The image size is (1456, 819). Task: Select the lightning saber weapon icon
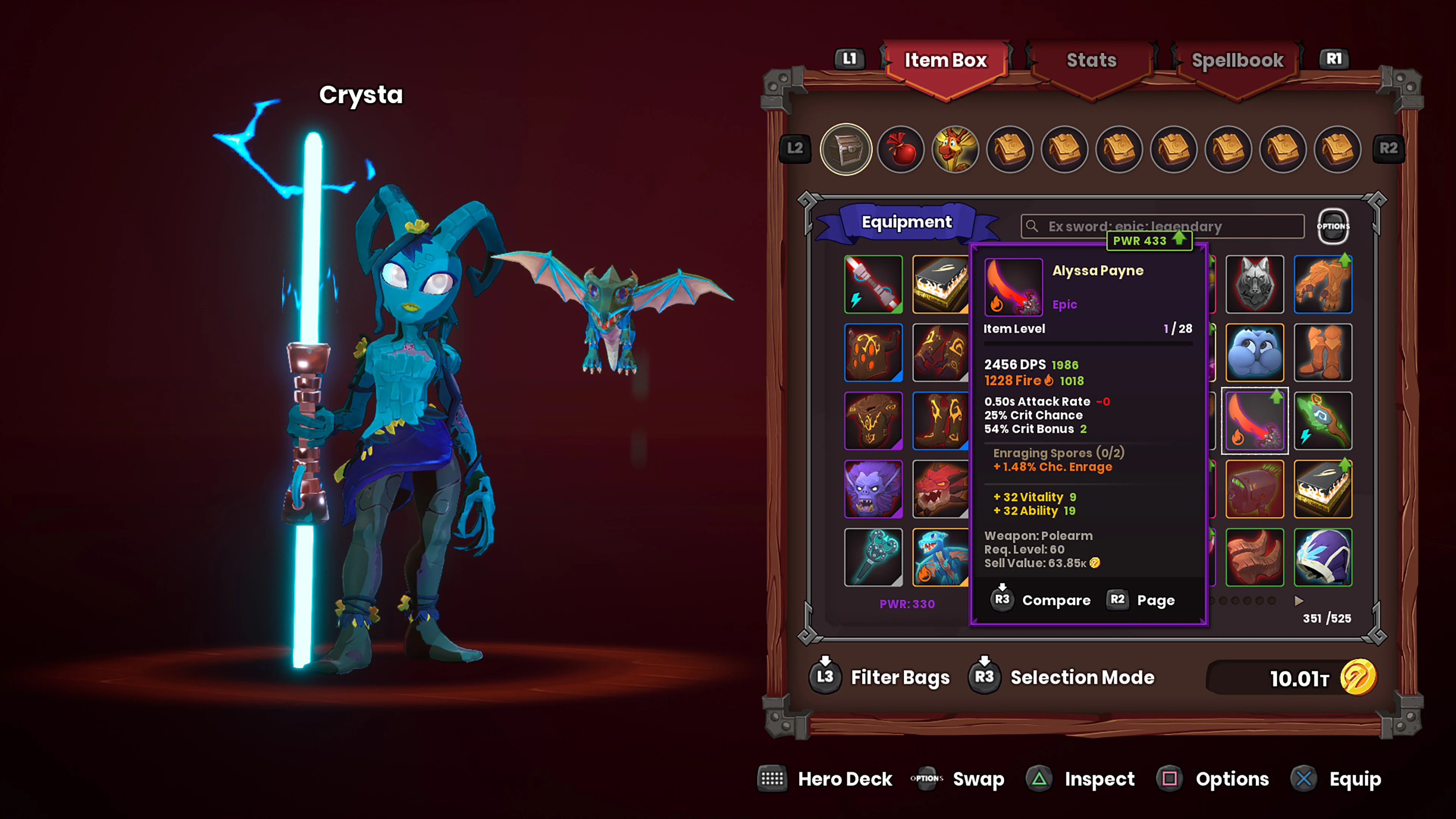tap(873, 284)
